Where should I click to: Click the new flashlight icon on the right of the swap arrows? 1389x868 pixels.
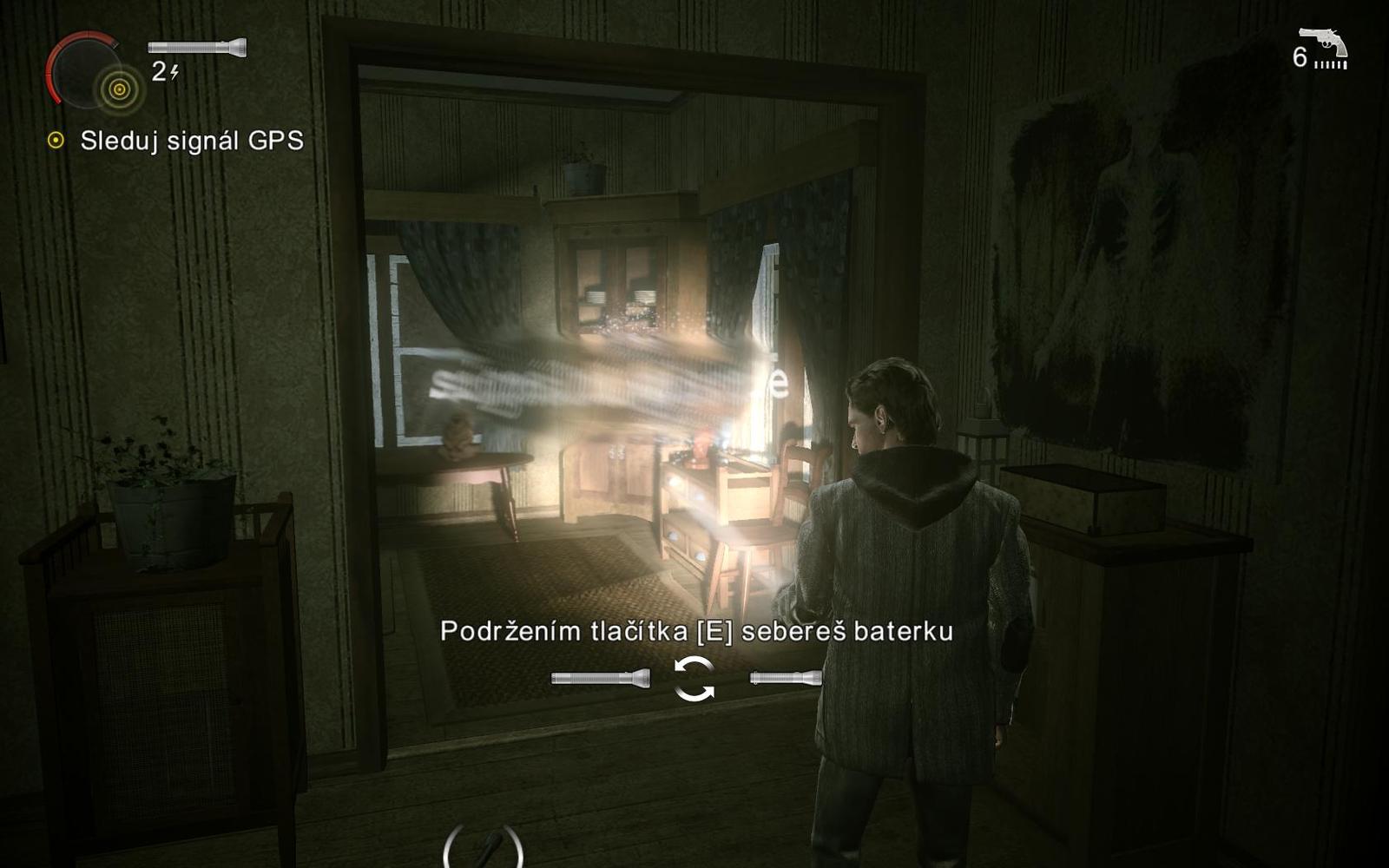point(786,677)
